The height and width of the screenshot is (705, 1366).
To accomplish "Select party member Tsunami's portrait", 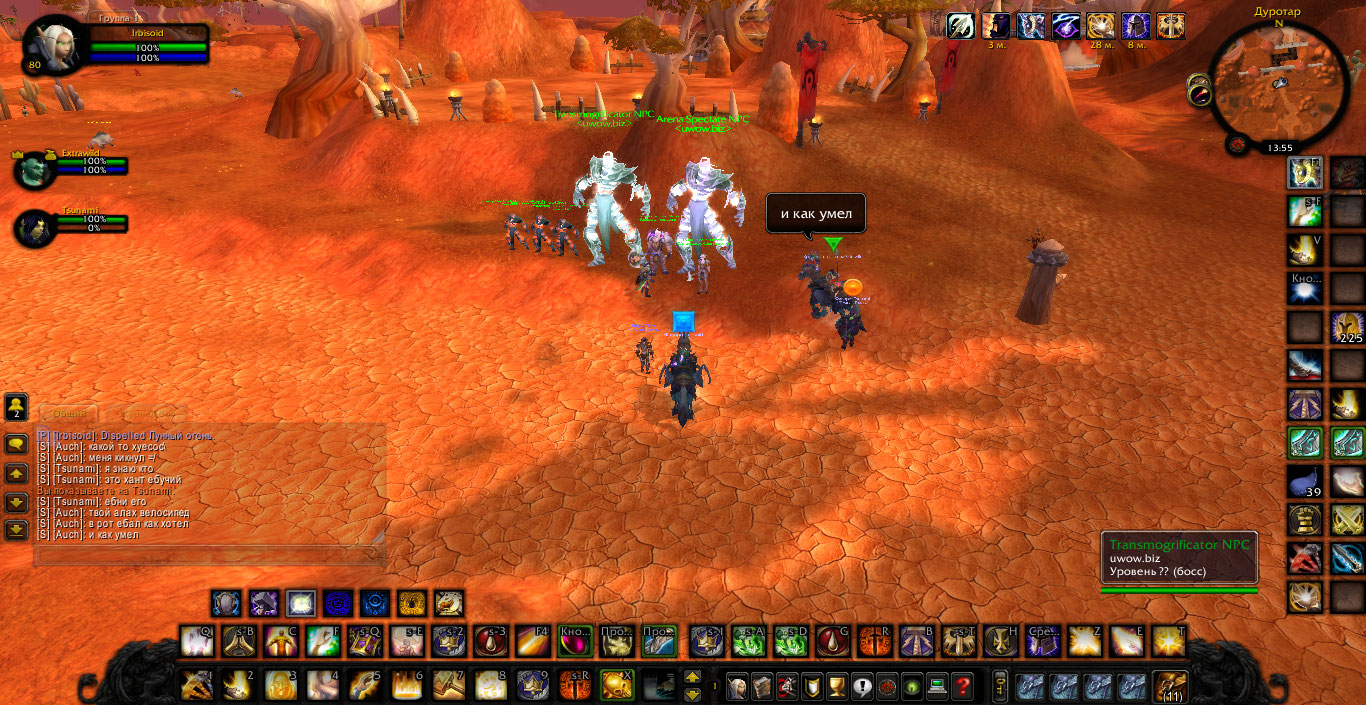I will pyautogui.click(x=34, y=229).
